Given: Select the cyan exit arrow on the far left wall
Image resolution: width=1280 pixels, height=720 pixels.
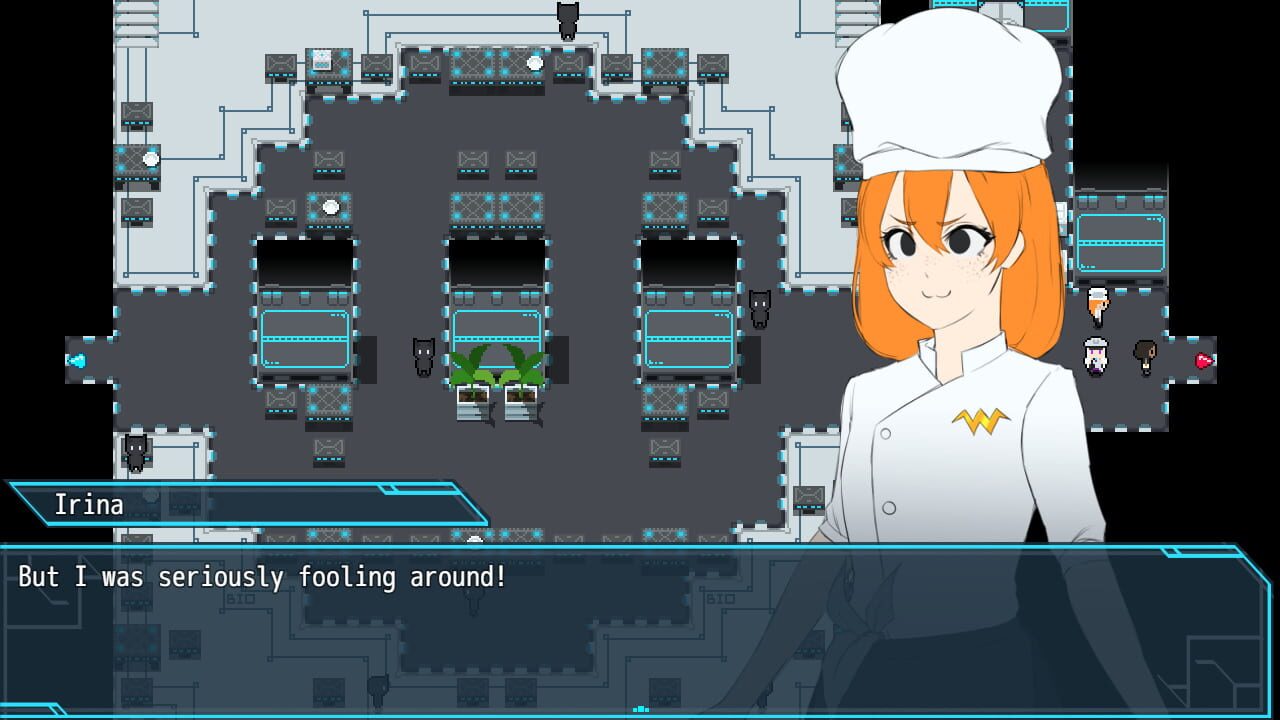Looking at the screenshot, I should pos(78,363).
